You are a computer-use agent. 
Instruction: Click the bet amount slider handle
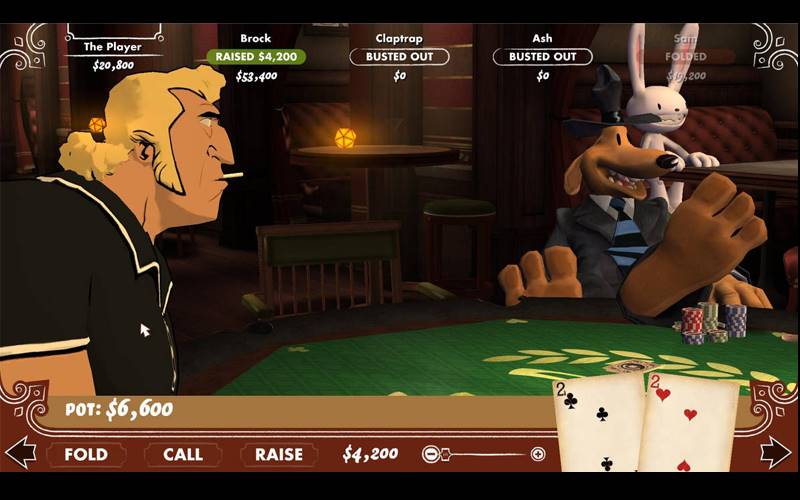pyautogui.click(x=444, y=454)
